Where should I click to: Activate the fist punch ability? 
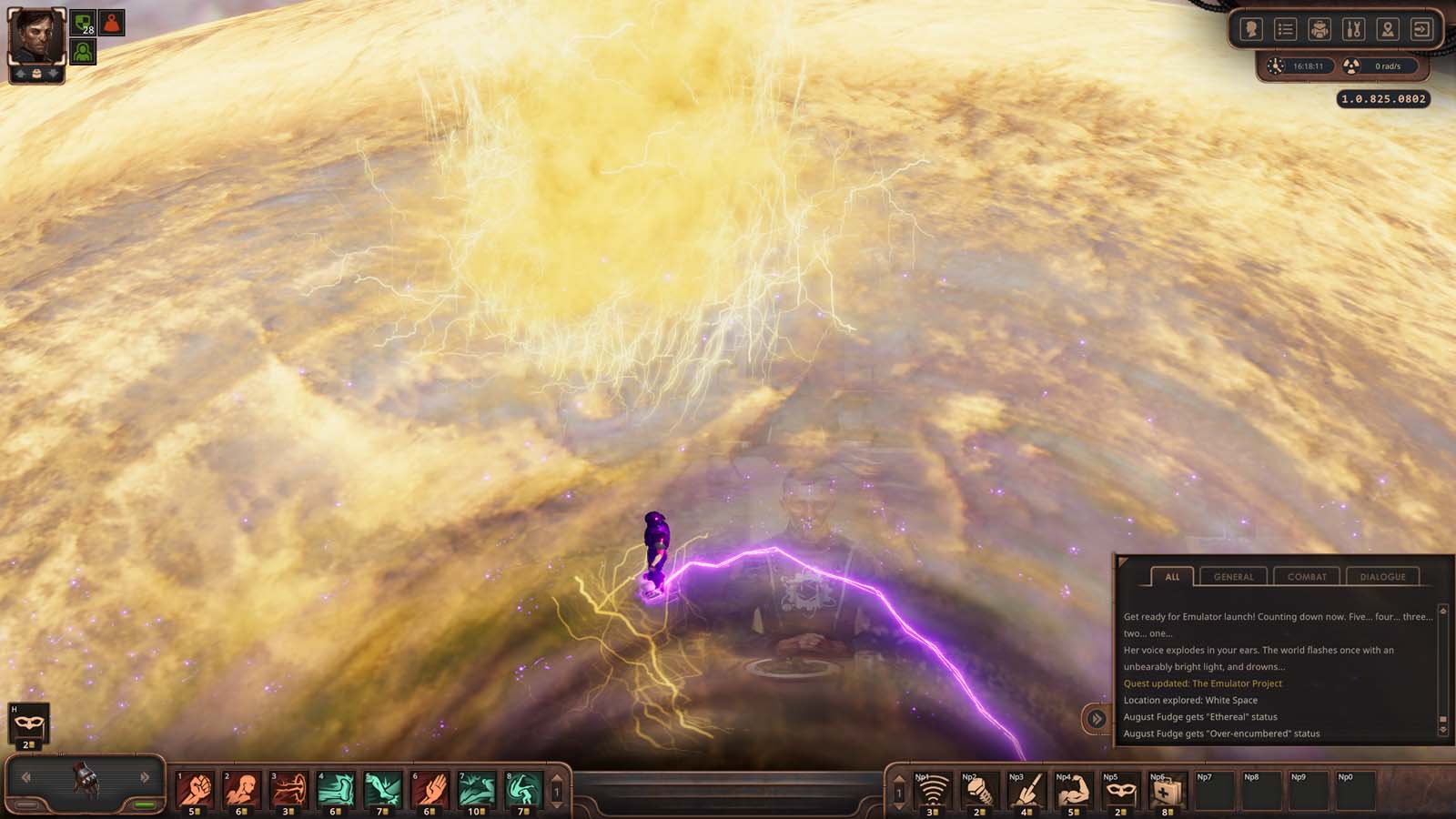[195, 788]
